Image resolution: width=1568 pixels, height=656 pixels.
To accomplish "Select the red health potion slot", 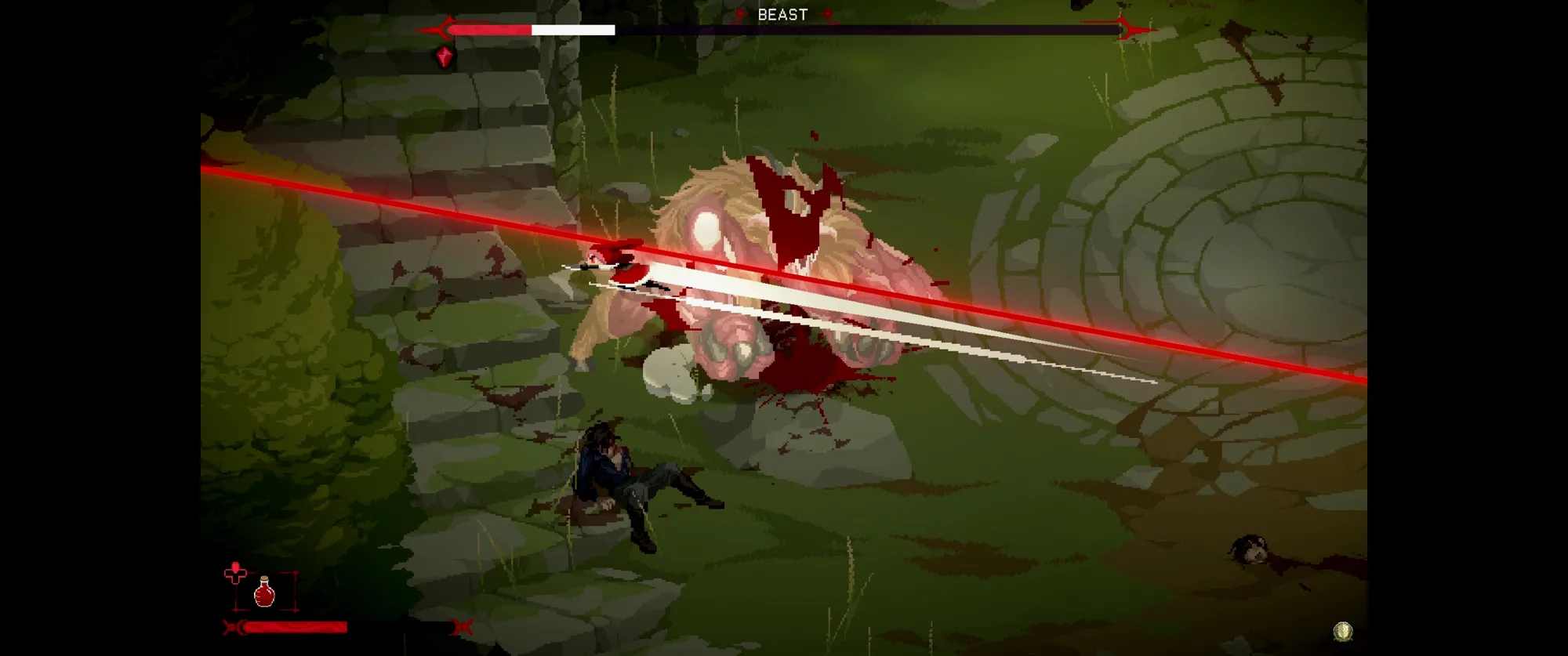I will pyautogui.click(x=265, y=592).
